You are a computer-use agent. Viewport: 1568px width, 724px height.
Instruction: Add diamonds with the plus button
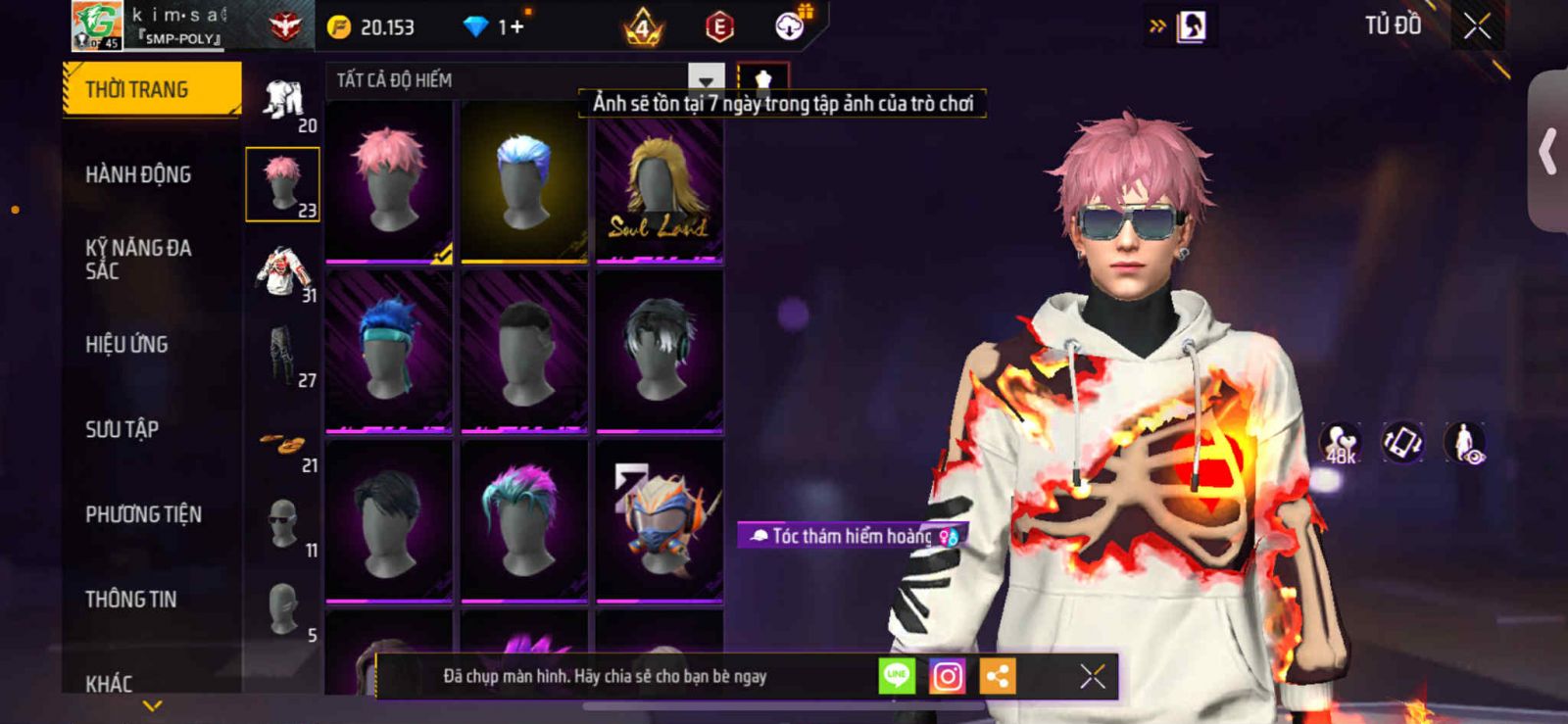pos(515,27)
